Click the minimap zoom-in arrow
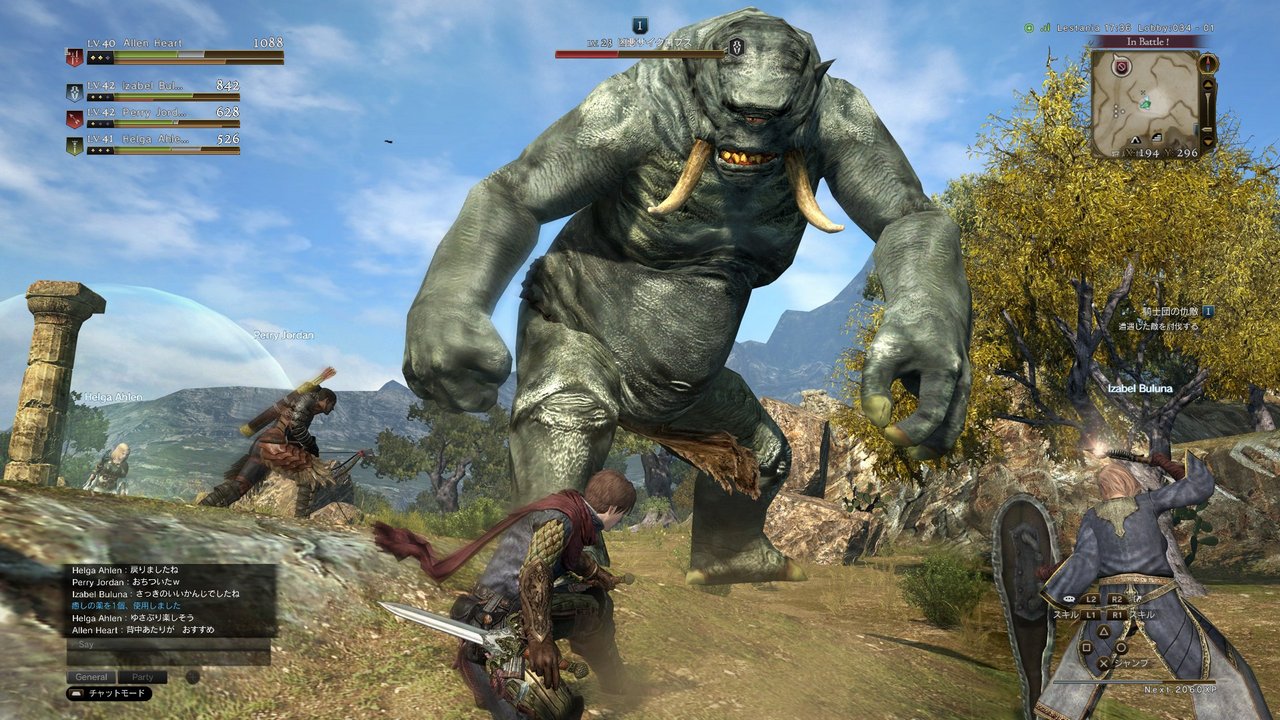Image resolution: width=1280 pixels, height=720 pixels. [x=1208, y=84]
